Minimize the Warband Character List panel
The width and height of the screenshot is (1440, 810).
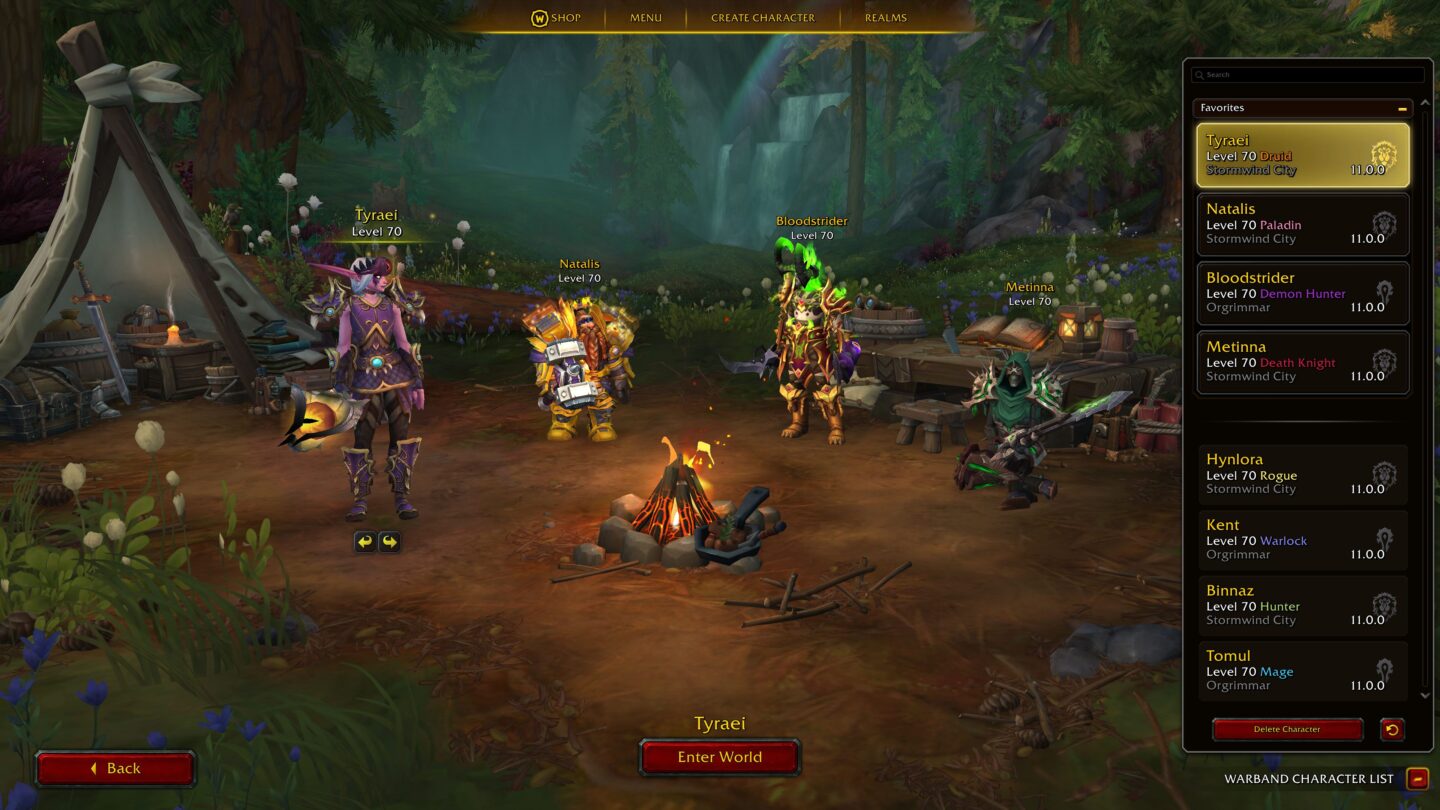1416,778
